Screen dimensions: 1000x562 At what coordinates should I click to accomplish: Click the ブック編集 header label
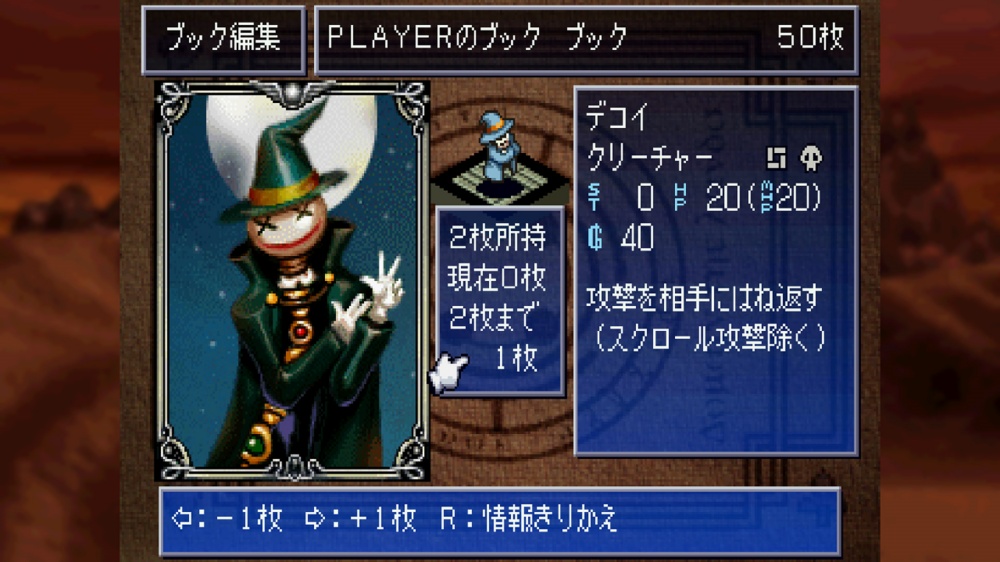click(223, 38)
